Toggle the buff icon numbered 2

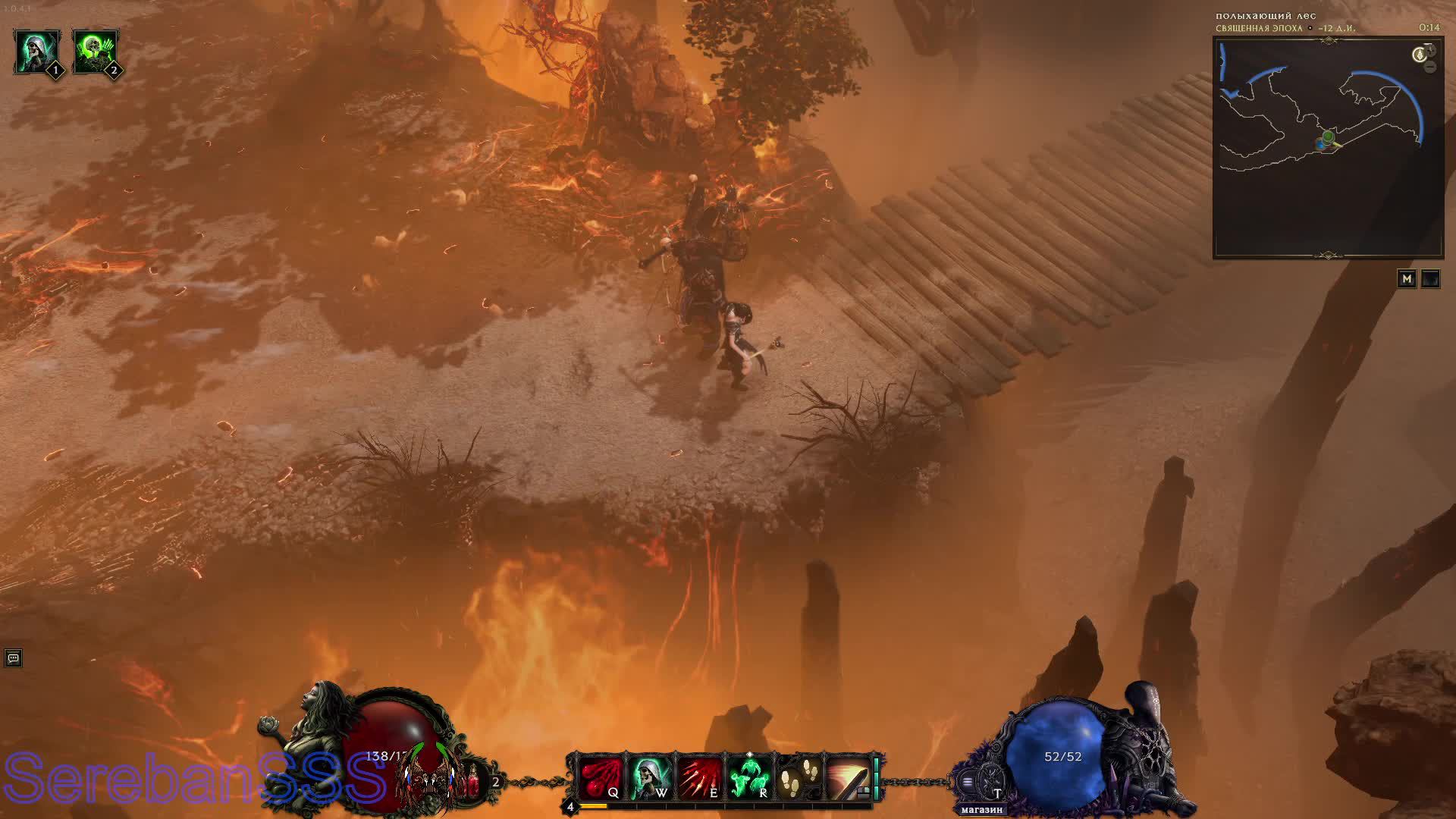click(x=96, y=49)
